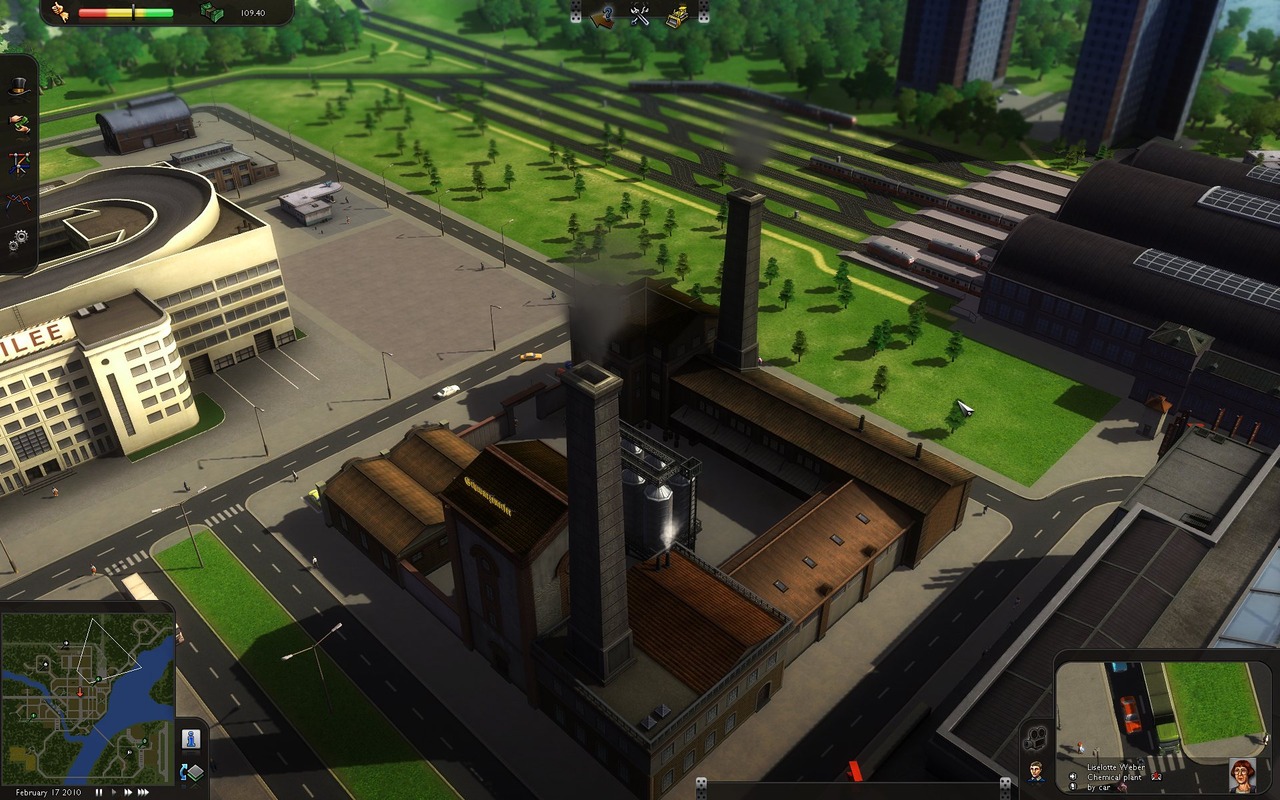
Task: Open the money-exchange hands finance menu
Action: tap(19, 124)
